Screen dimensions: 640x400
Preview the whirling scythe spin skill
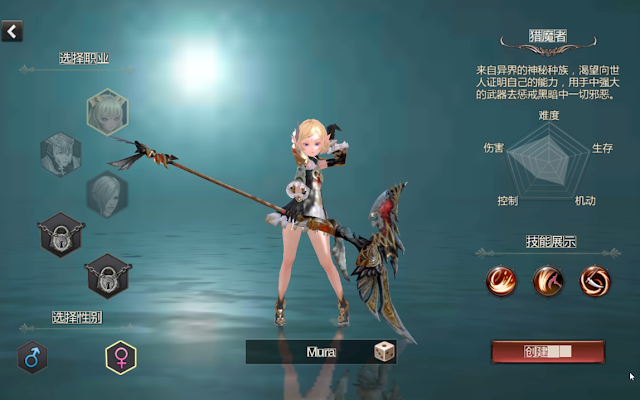[x=594, y=281]
